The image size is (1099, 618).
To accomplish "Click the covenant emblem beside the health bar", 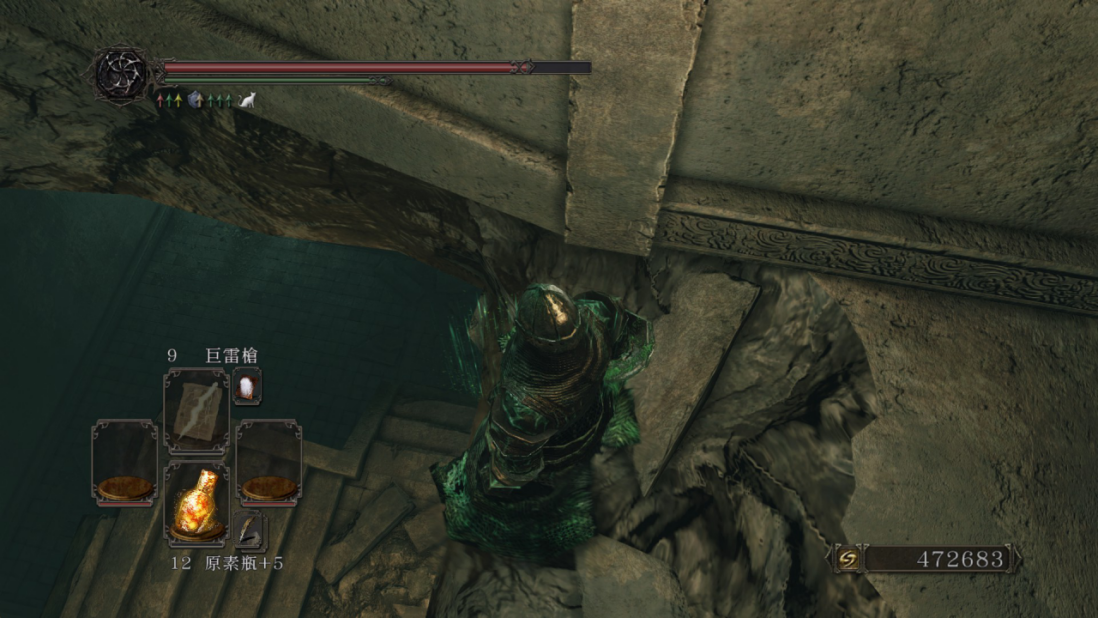I will pos(124,72).
